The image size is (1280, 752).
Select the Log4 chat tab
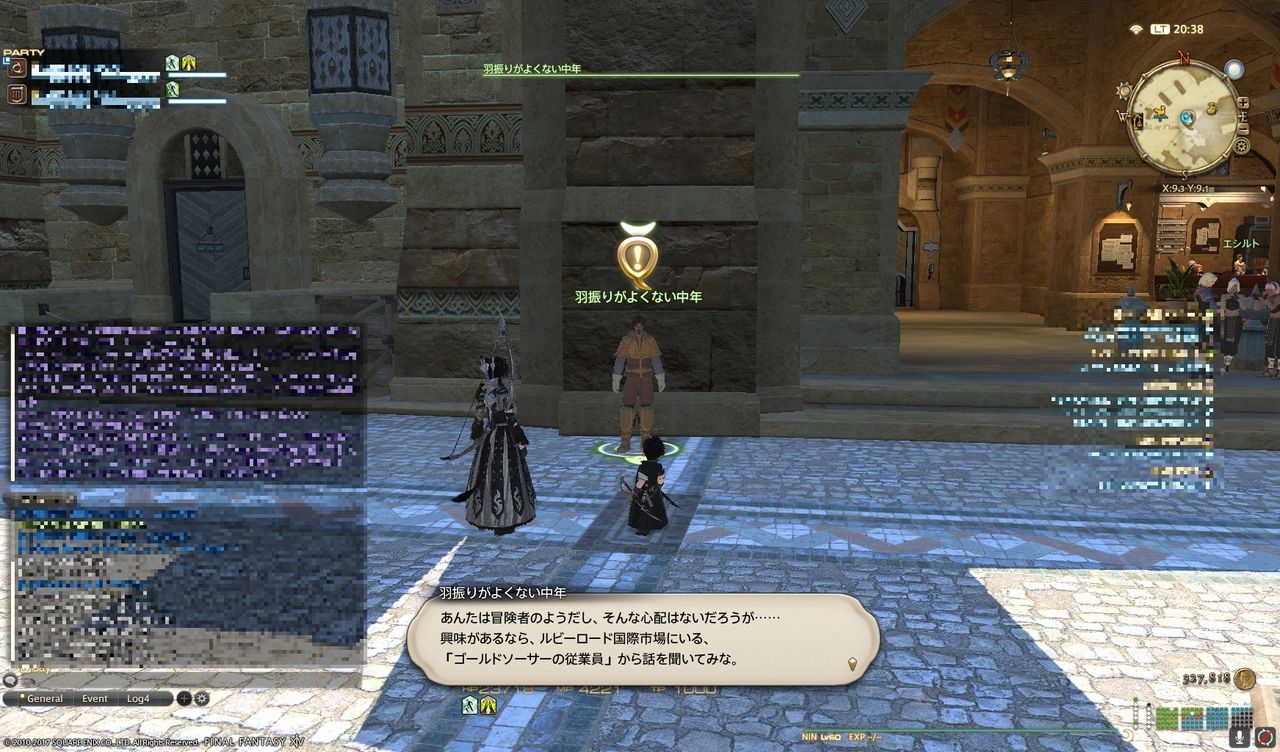[138, 699]
